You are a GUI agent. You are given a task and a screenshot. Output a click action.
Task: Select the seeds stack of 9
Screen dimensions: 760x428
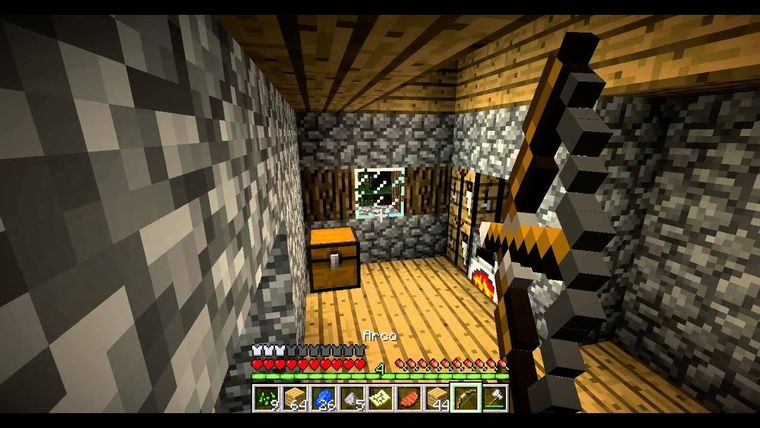(265, 398)
